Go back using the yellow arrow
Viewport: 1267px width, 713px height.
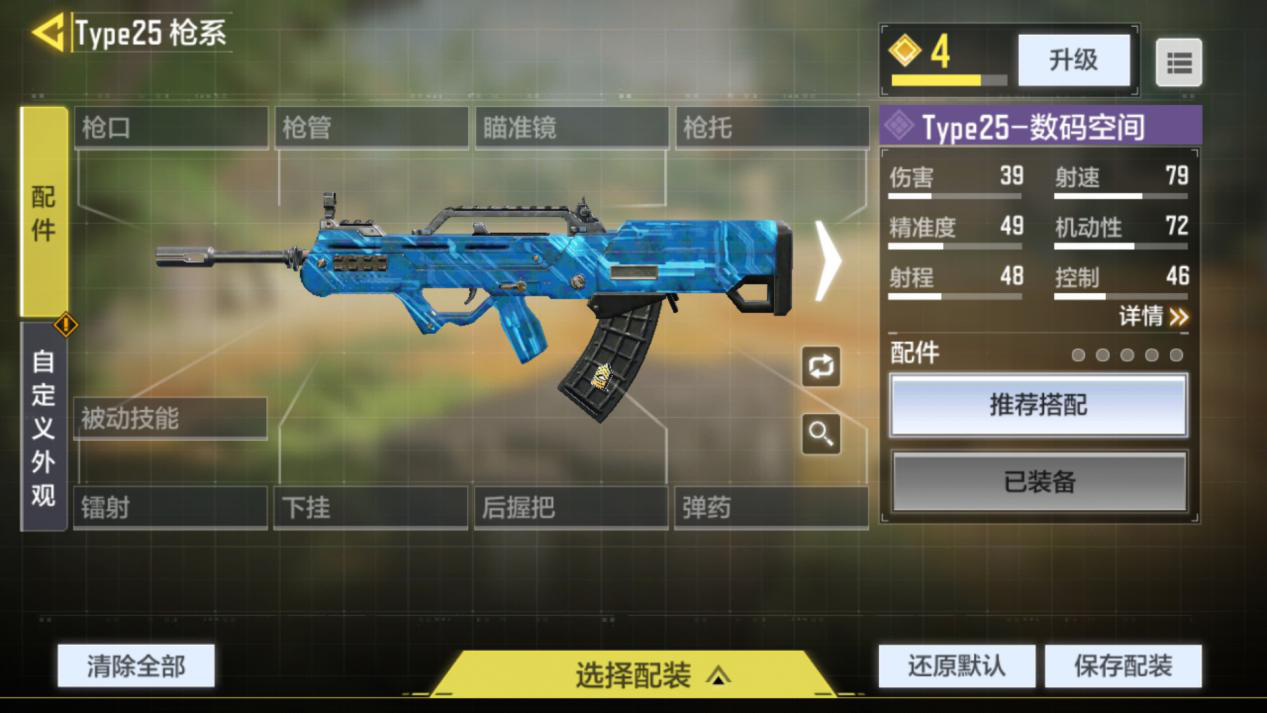pos(47,33)
